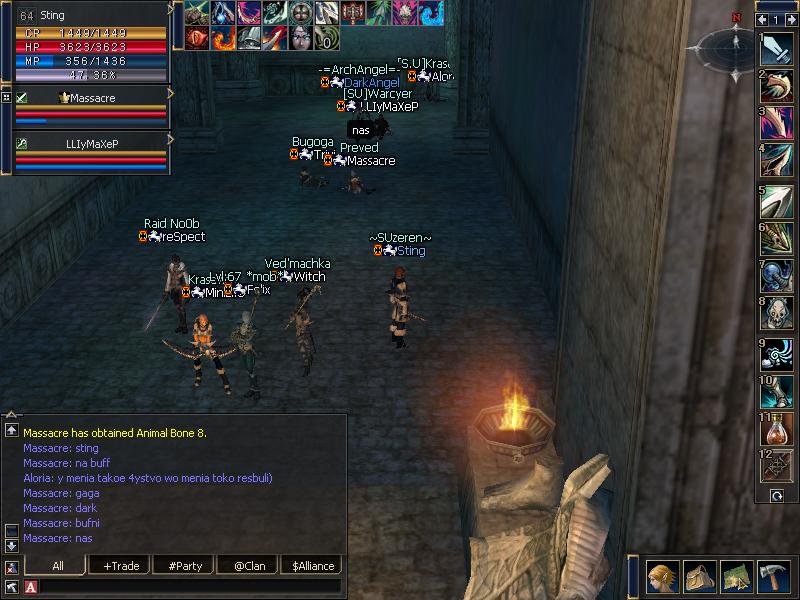Switch to the $Alliance chat tab
Image resolution: width=800 pixels, height=600 pixels.
(311, 566)
